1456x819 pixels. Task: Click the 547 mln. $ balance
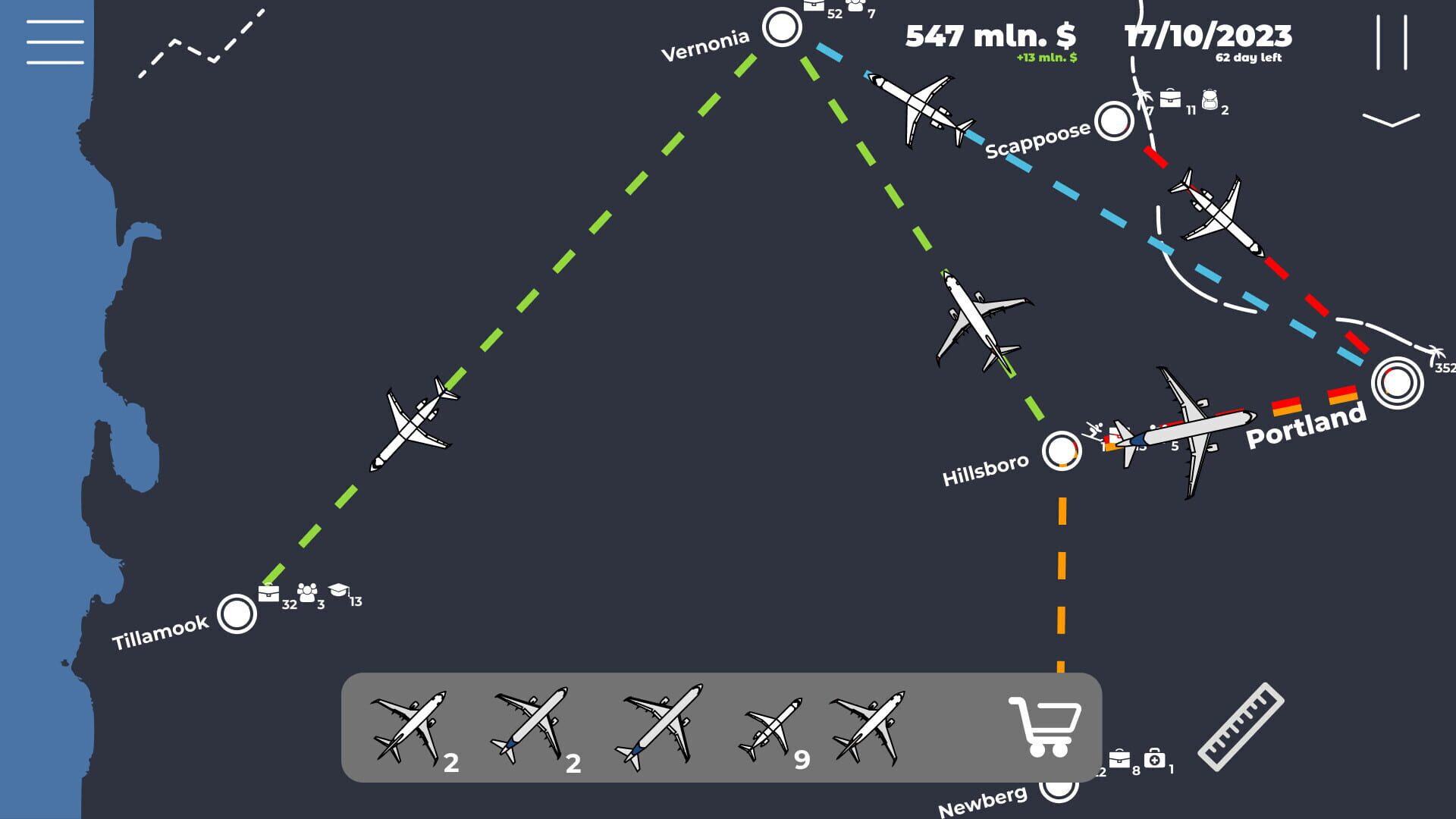(993, 36)
